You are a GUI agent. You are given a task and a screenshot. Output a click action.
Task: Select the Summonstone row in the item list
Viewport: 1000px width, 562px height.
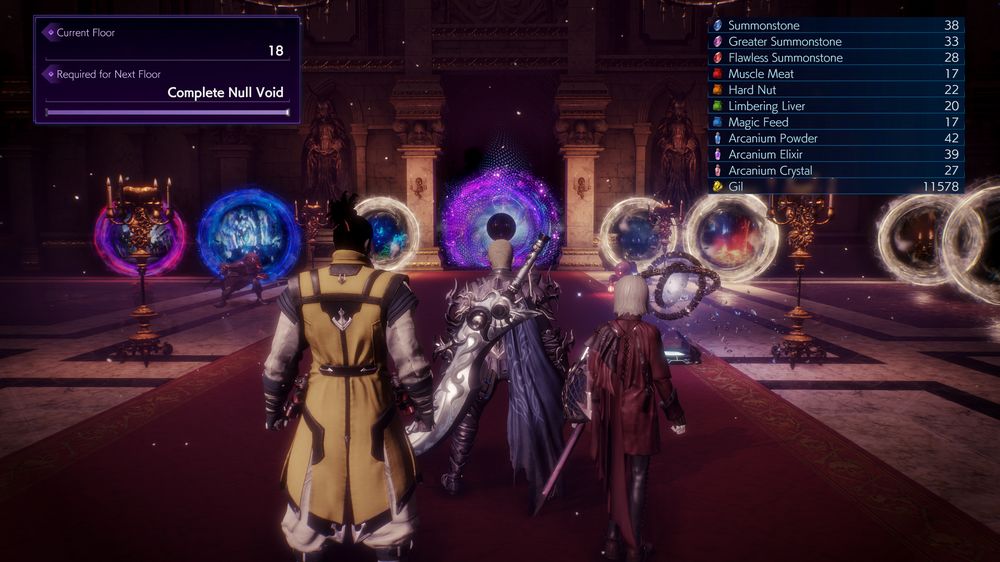click(x=835, y=25)
